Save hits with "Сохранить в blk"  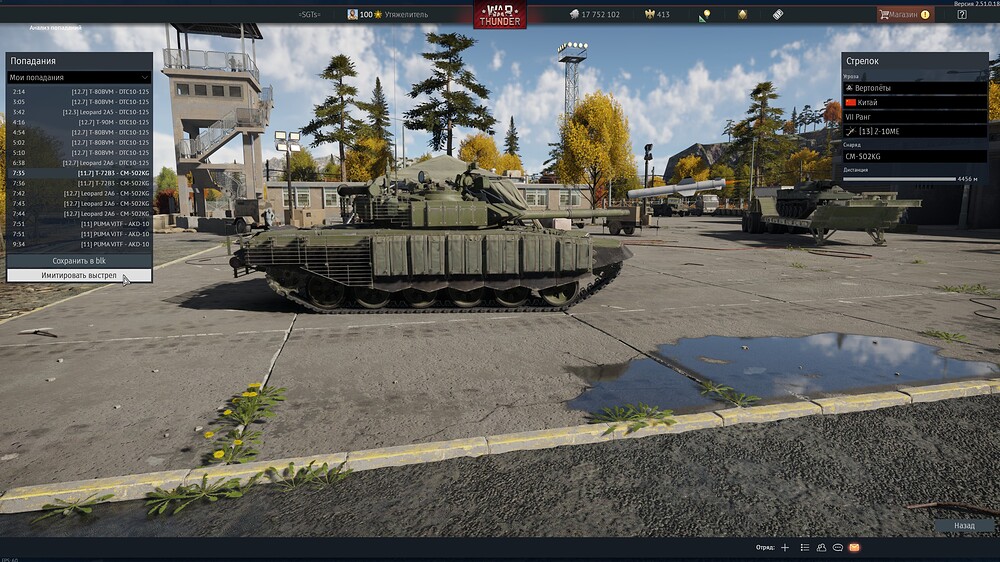(79, 260)
